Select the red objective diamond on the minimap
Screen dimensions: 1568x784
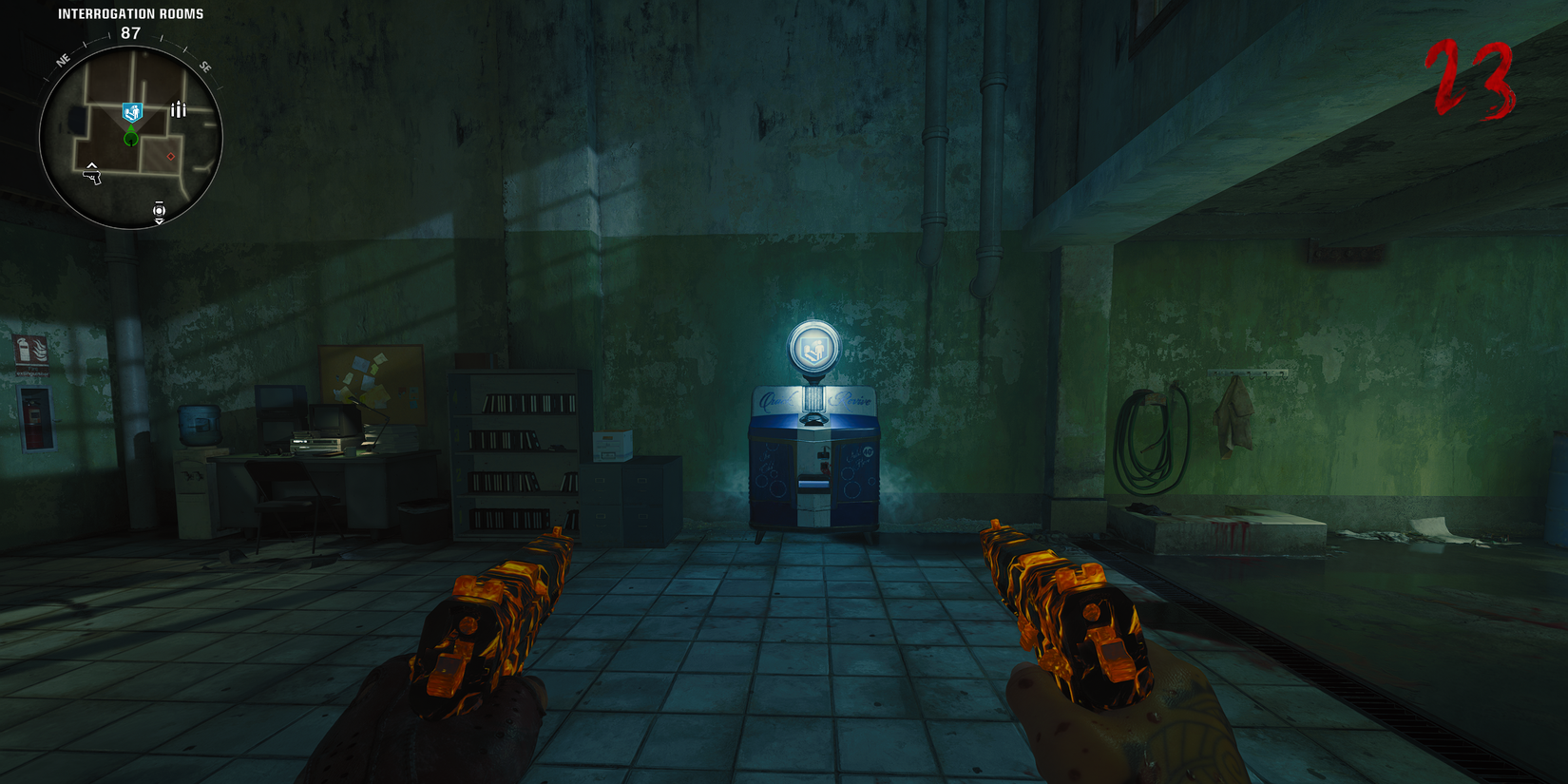pyautogui.click(x=170, y=157)
